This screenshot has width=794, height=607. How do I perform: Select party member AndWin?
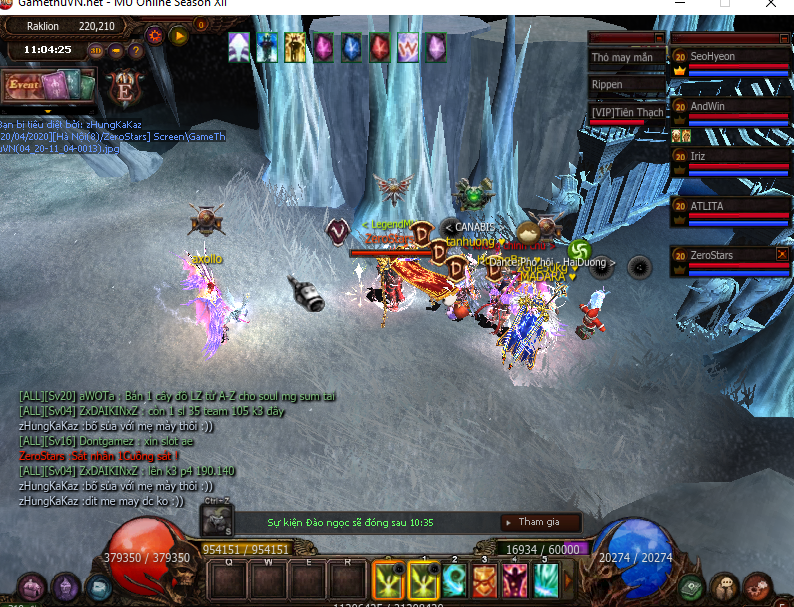730,107
